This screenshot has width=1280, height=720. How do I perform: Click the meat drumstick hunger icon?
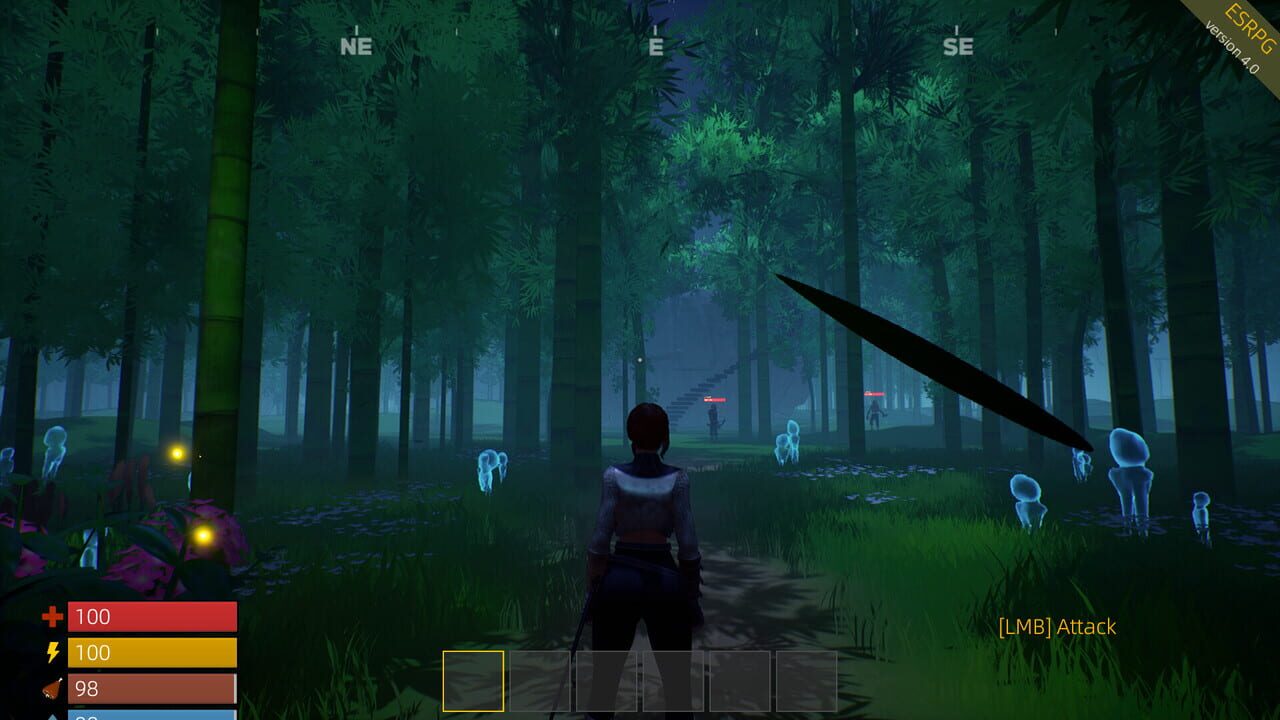point(50,688)
